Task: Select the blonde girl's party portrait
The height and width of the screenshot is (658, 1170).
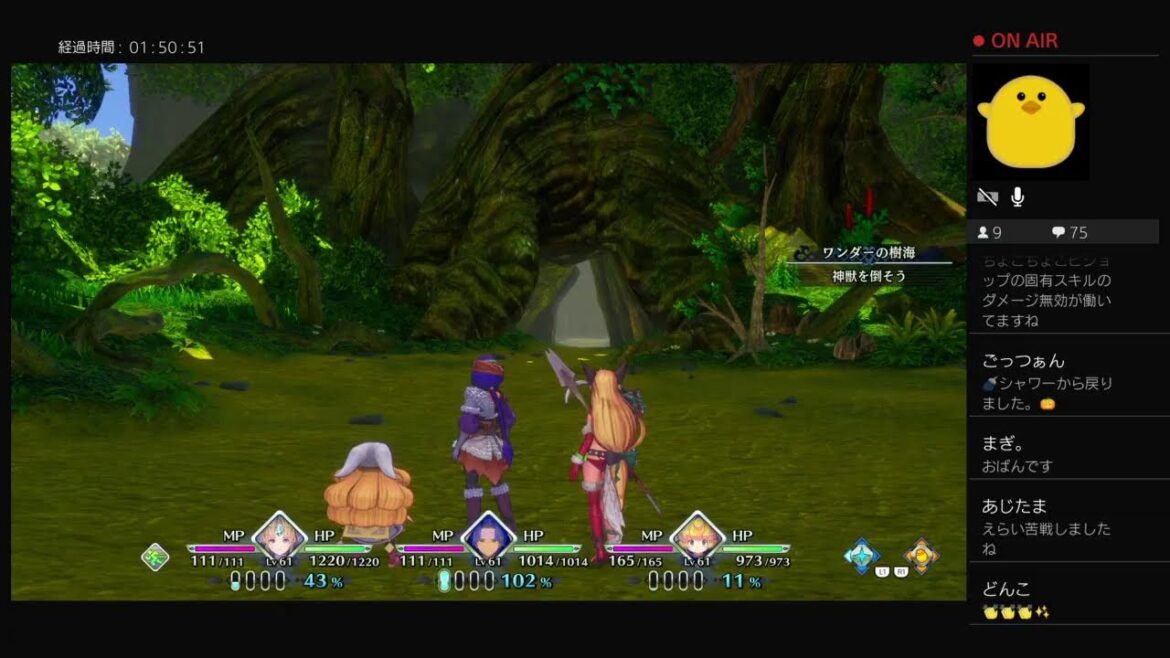Action: (279, 538)
